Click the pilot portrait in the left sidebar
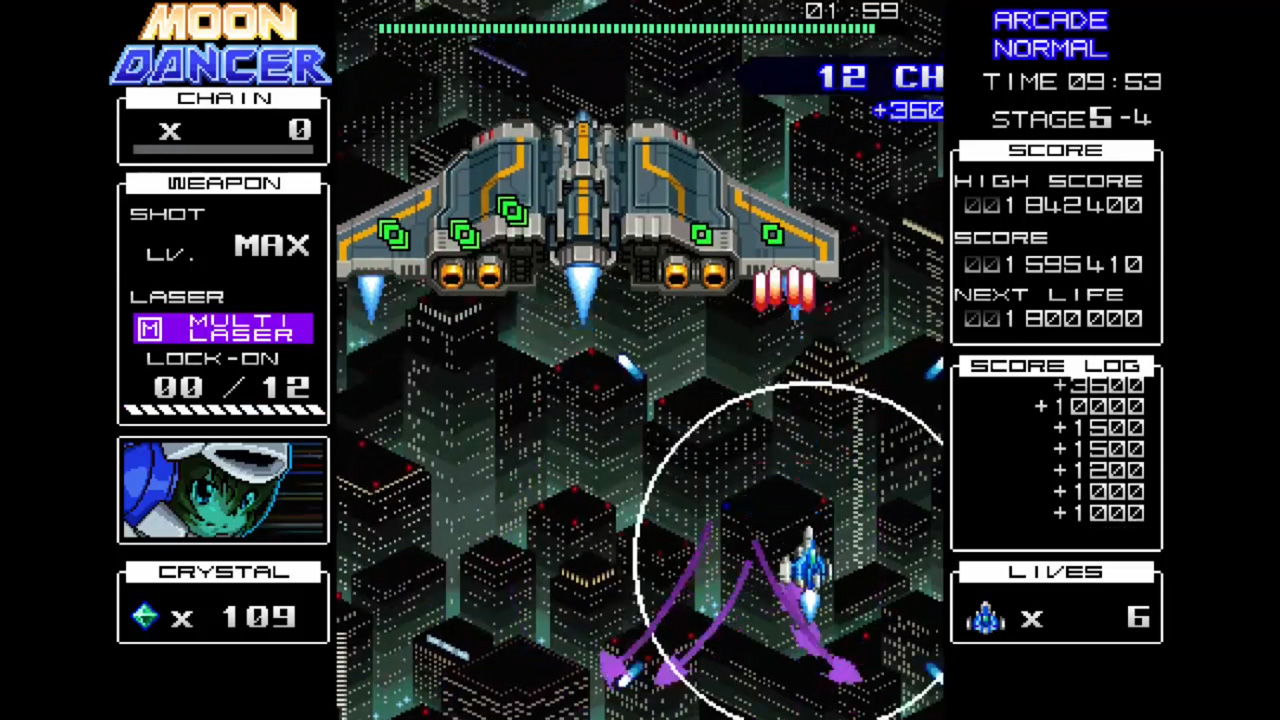The width and height of the screenshot is (1280, 720). [x=222, y=490]
